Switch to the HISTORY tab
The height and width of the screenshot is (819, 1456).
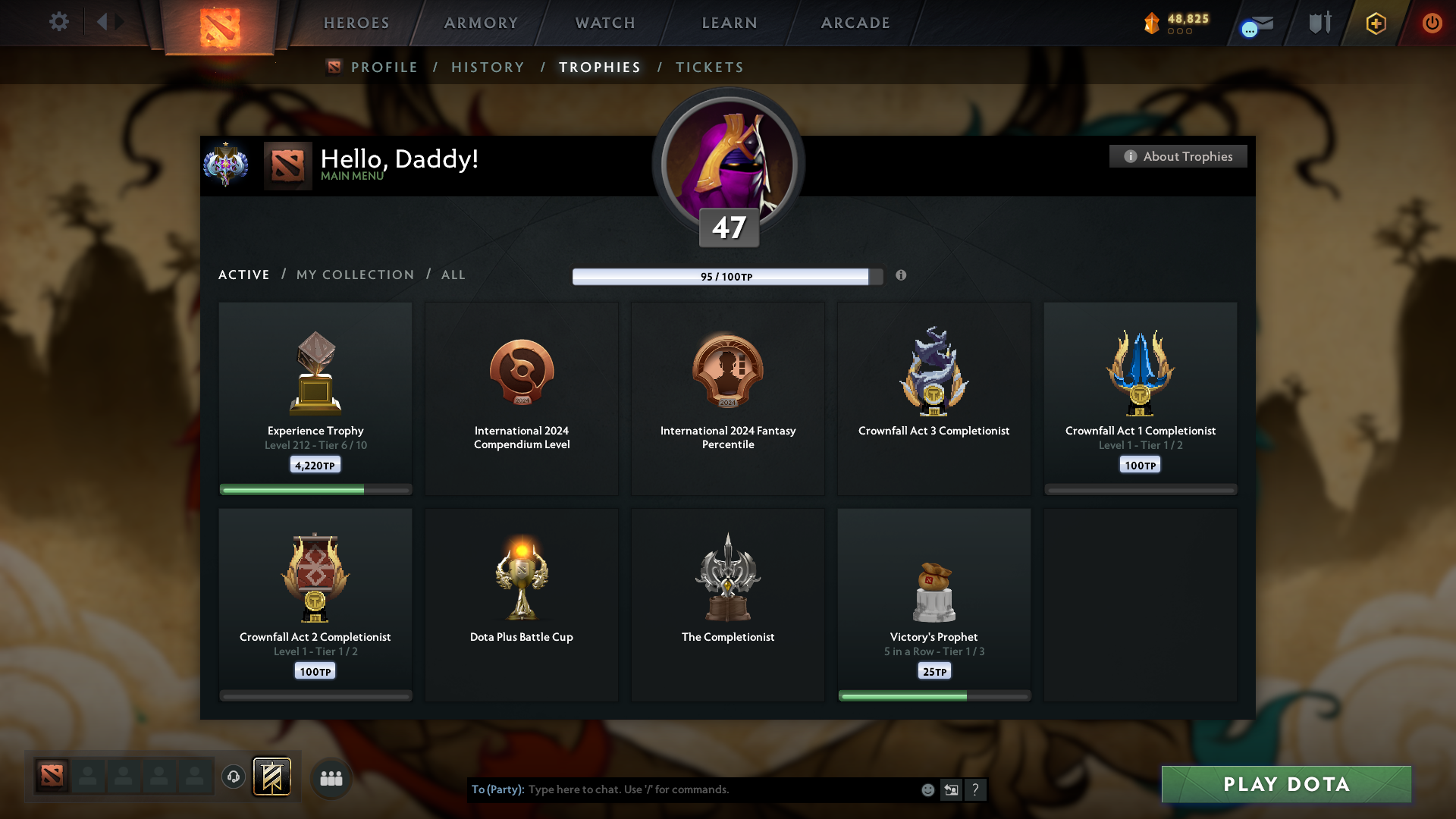point(488,67)
